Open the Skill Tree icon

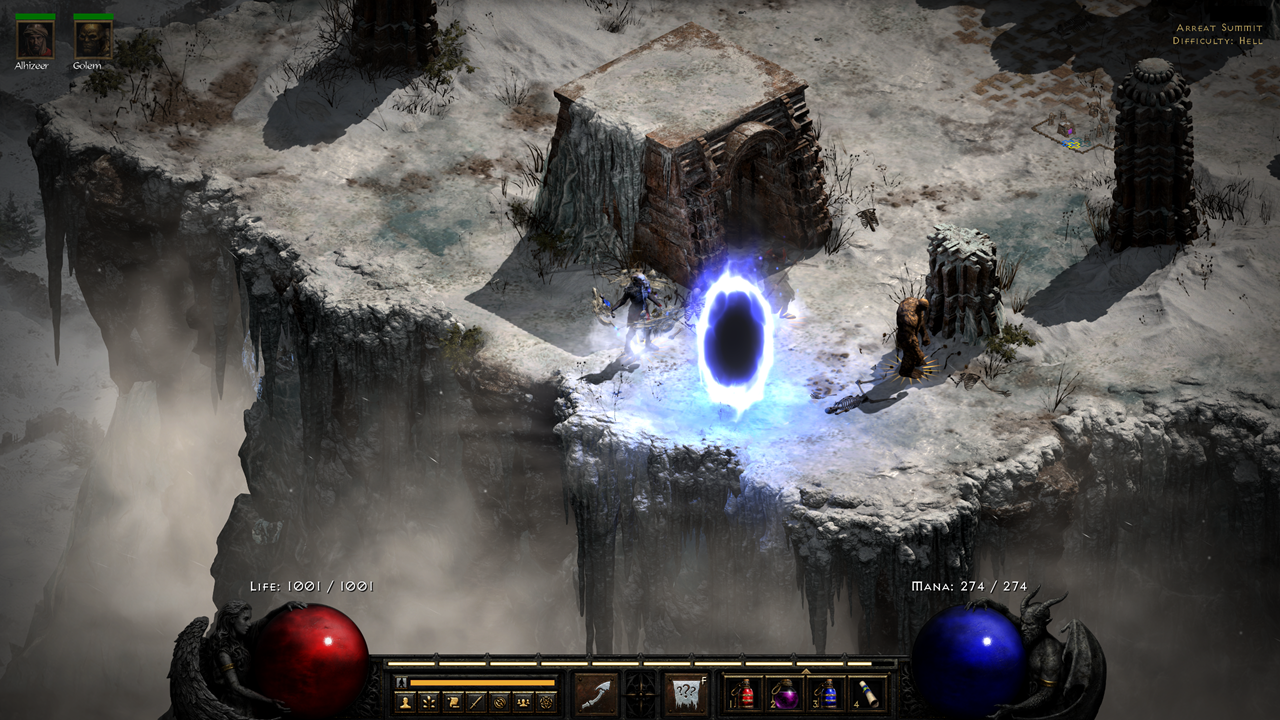[x=427, y=702]
